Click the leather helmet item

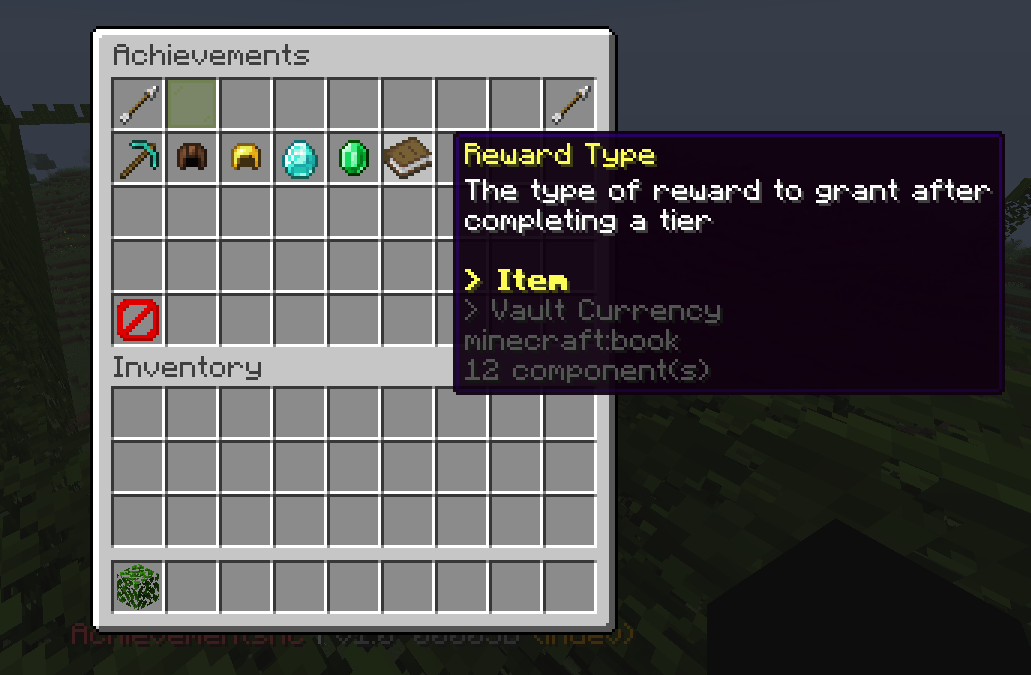[192, 158]
